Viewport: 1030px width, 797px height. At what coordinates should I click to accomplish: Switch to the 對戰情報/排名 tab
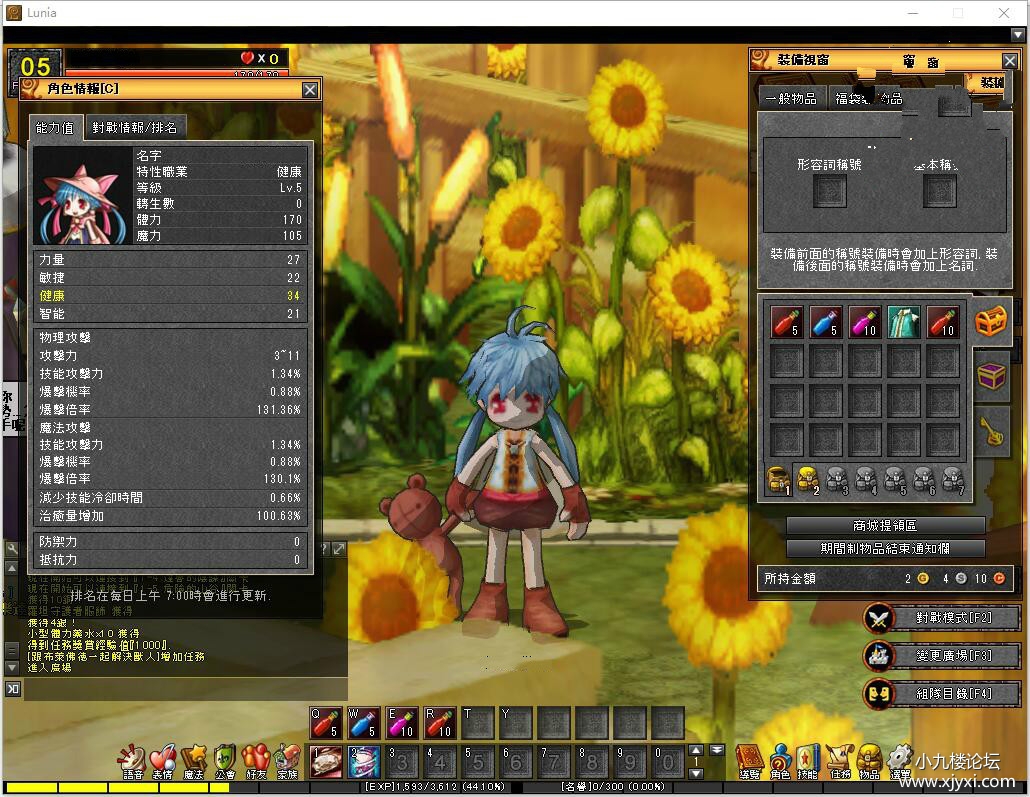pos(135,127)
